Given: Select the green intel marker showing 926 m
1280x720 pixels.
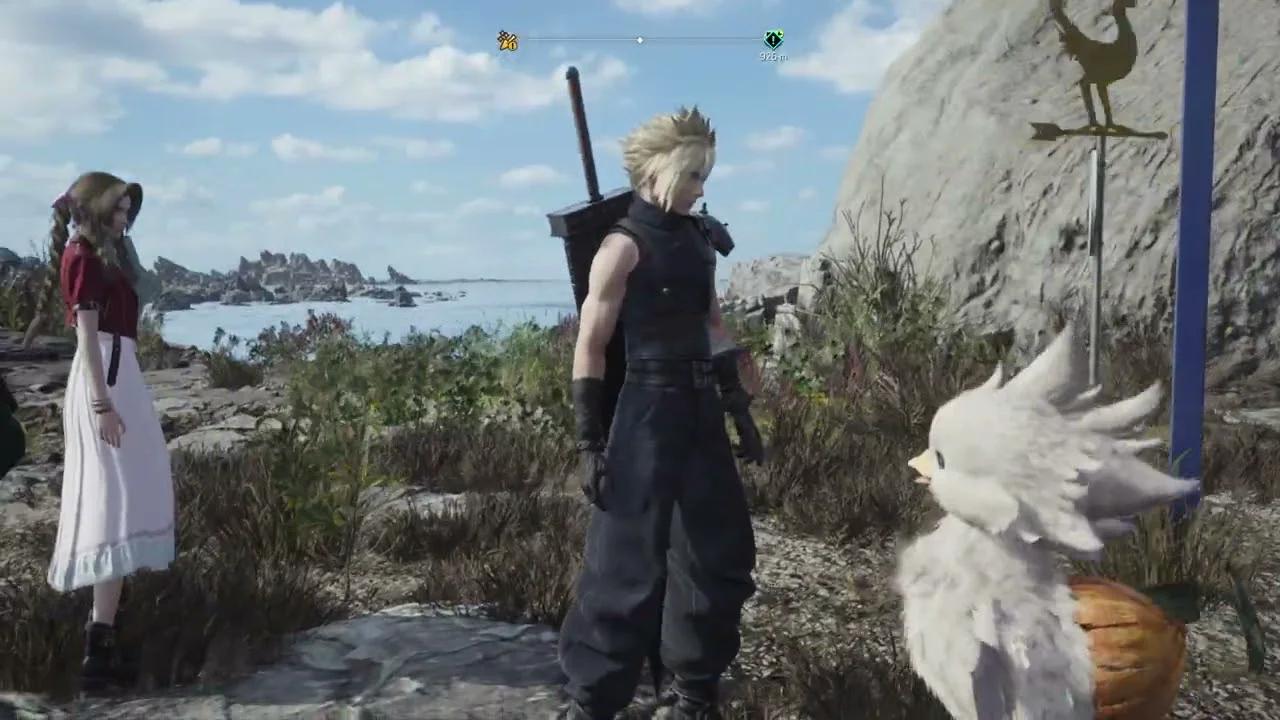Looking at the screenshot, I should click(774, 38).
